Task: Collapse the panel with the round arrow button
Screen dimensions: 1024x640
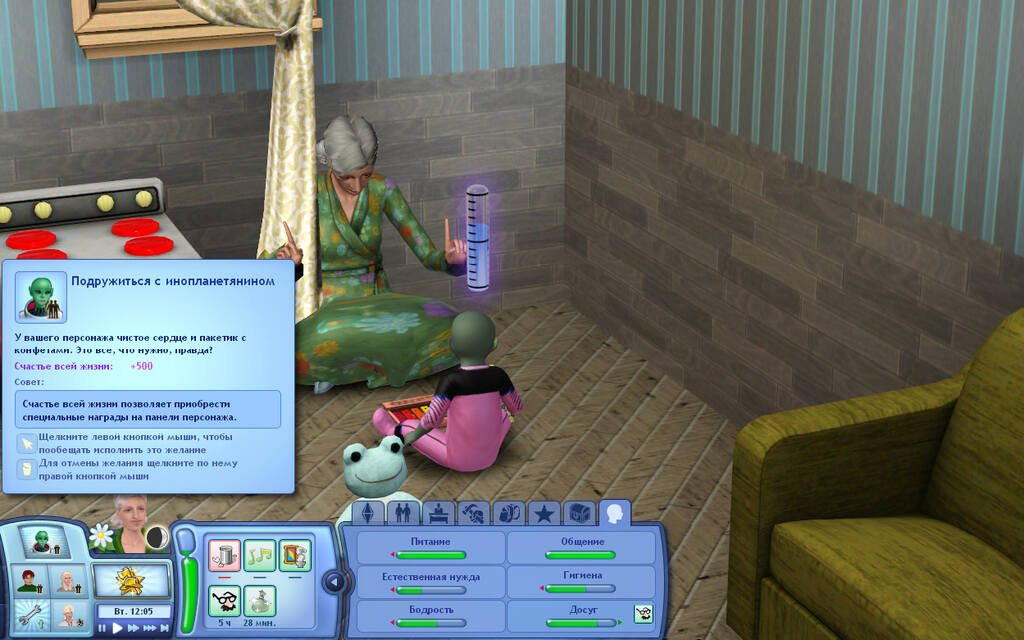Action: pyautogui.click(x=335, y=582)
